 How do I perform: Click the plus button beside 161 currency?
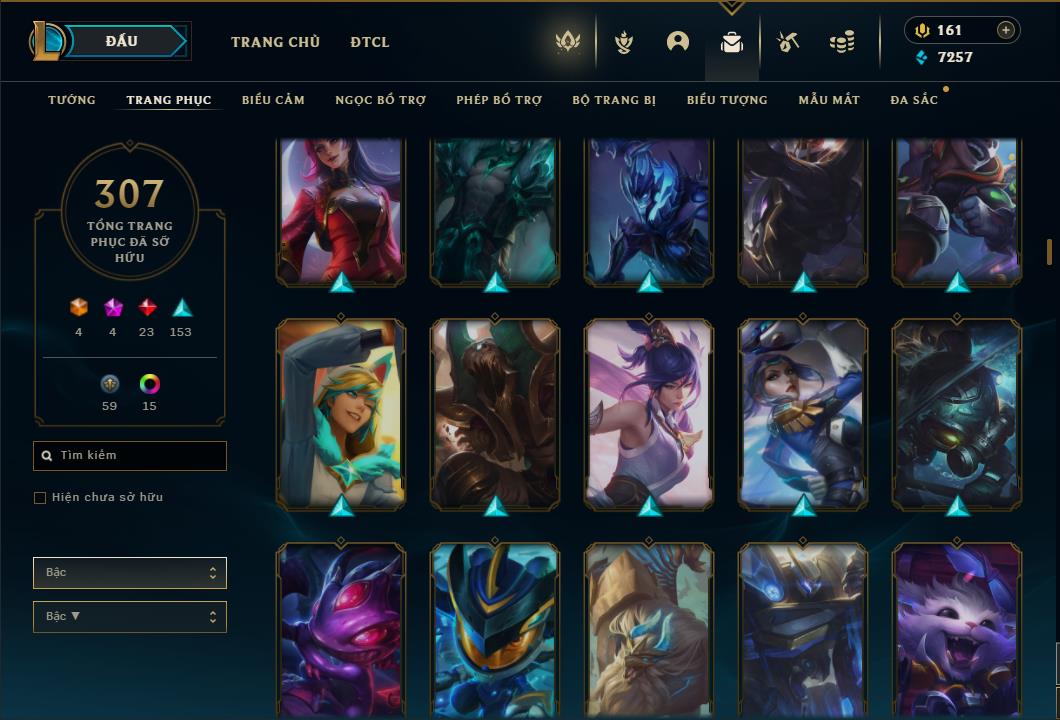pyautogui.click(x=1006, y=30)
